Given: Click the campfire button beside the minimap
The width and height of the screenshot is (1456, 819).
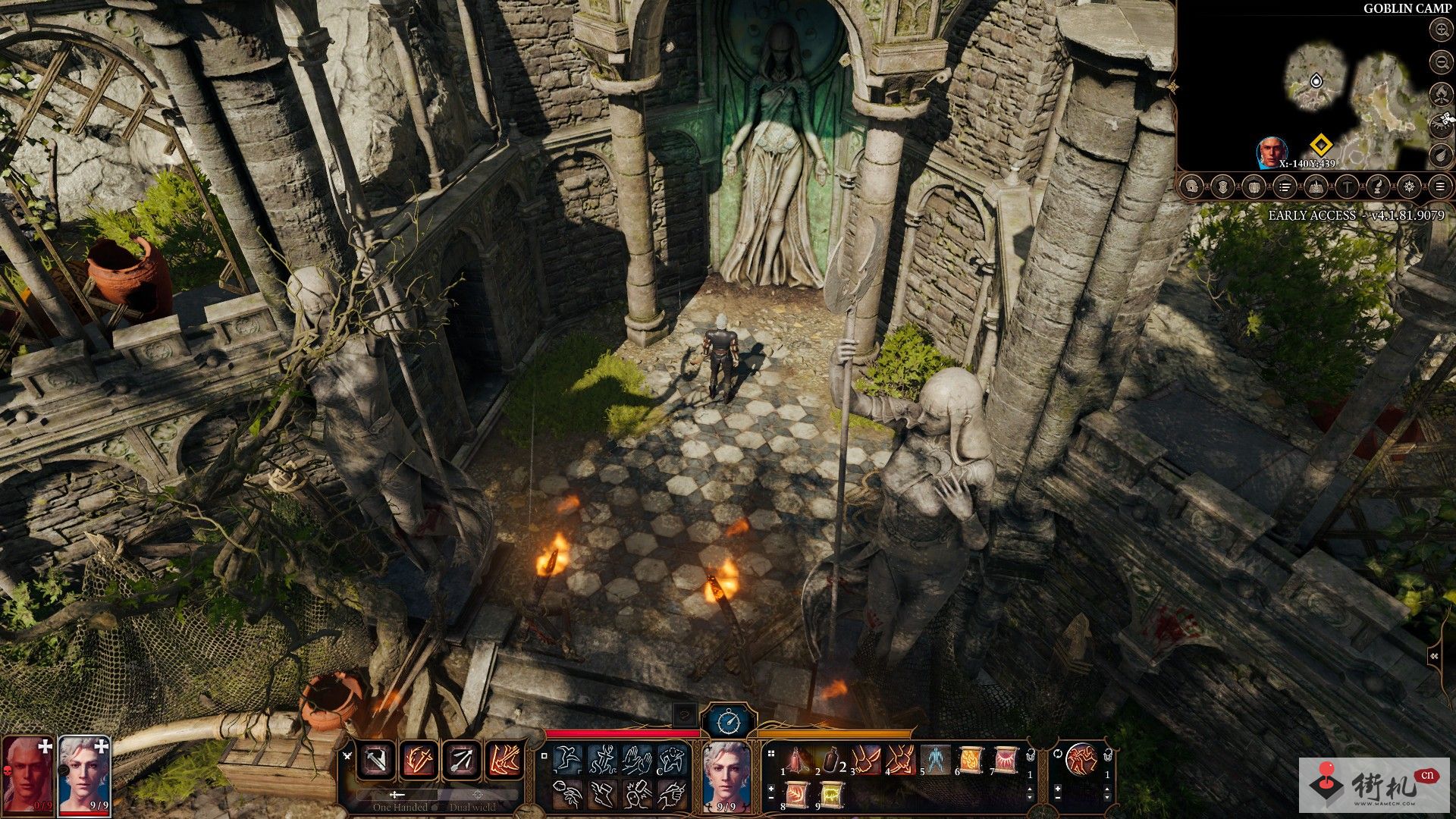Looking at the screenshot, I should tap(1441, 93).
